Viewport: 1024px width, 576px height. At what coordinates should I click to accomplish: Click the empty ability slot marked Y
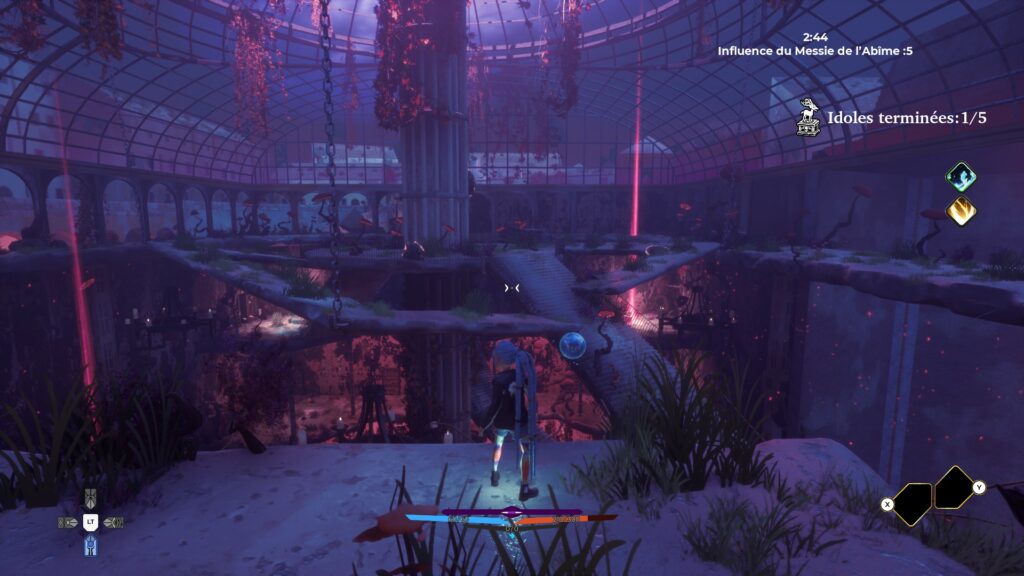[955, 487]
